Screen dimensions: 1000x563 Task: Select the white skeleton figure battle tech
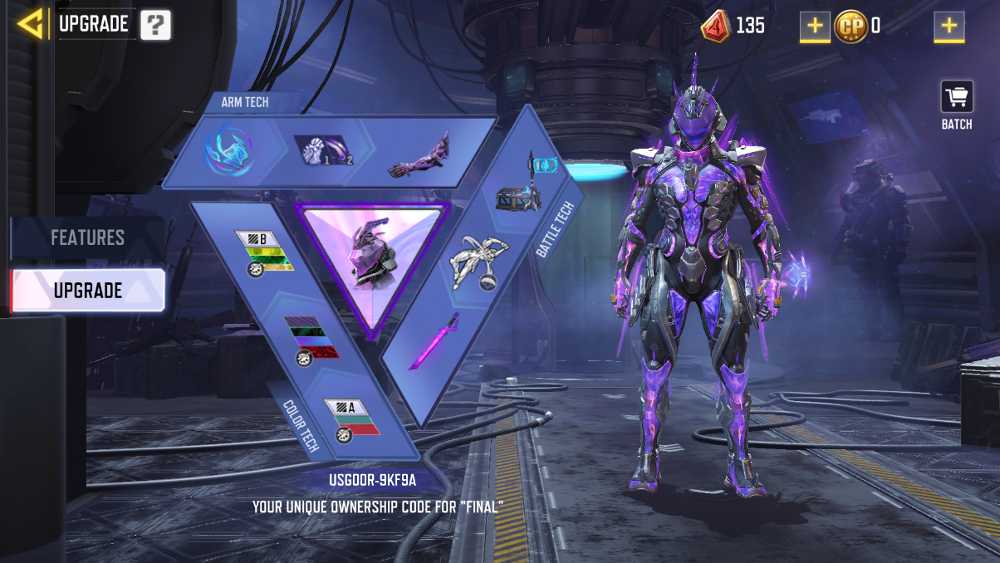click(x=478, y=262)
